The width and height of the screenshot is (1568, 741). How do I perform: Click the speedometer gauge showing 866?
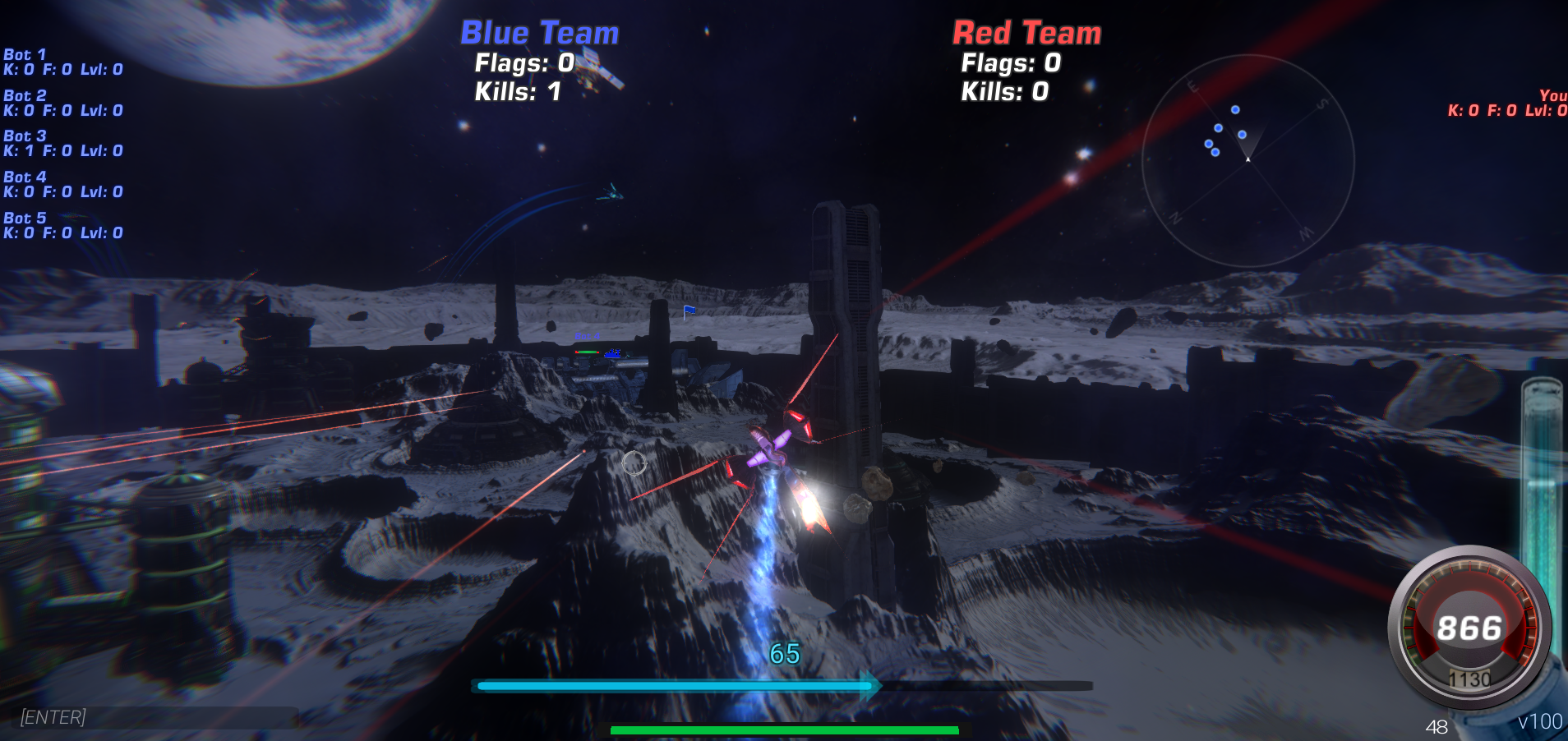click(1473, 628)
